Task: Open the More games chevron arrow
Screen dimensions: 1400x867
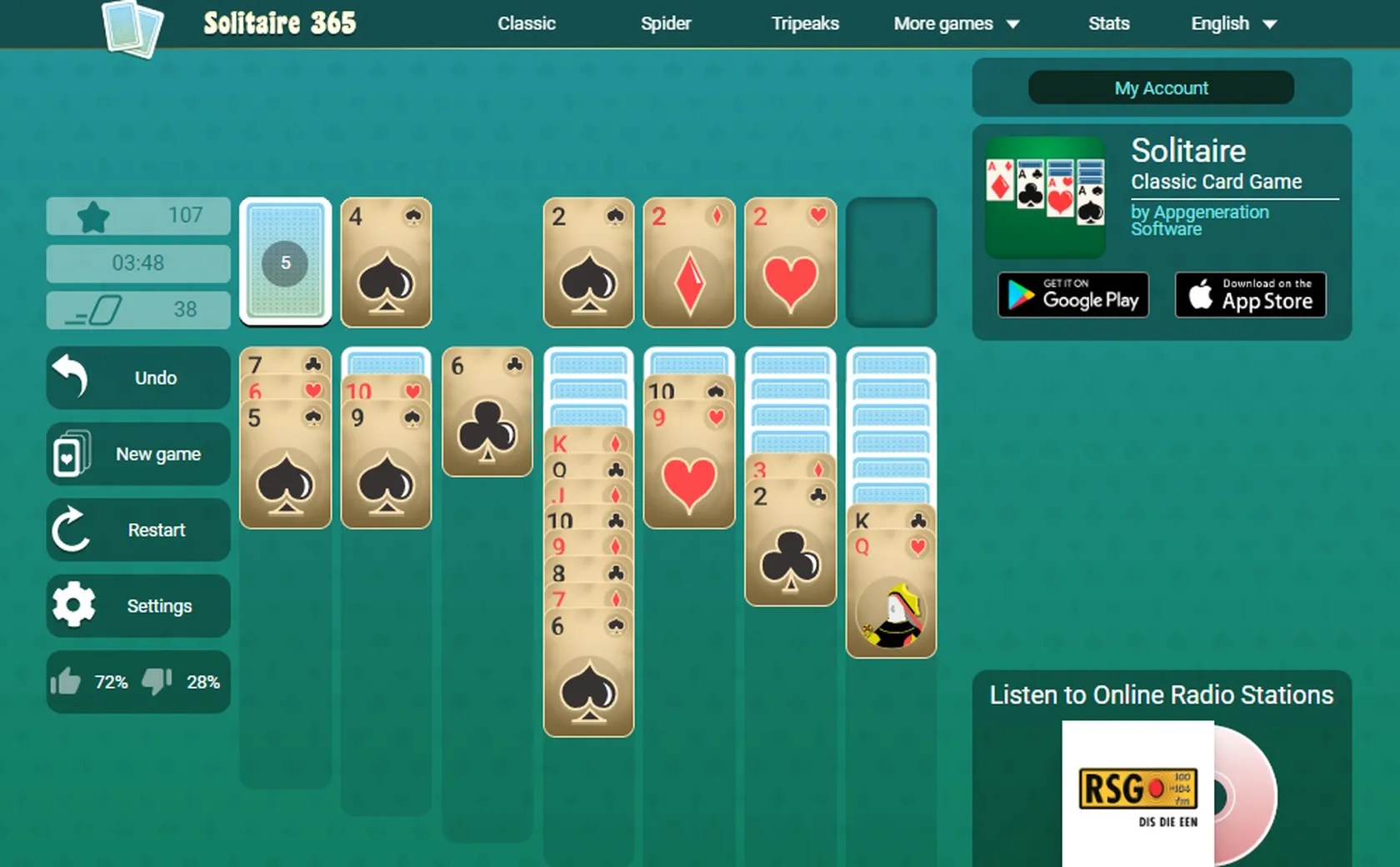Action: point(1012,24)
